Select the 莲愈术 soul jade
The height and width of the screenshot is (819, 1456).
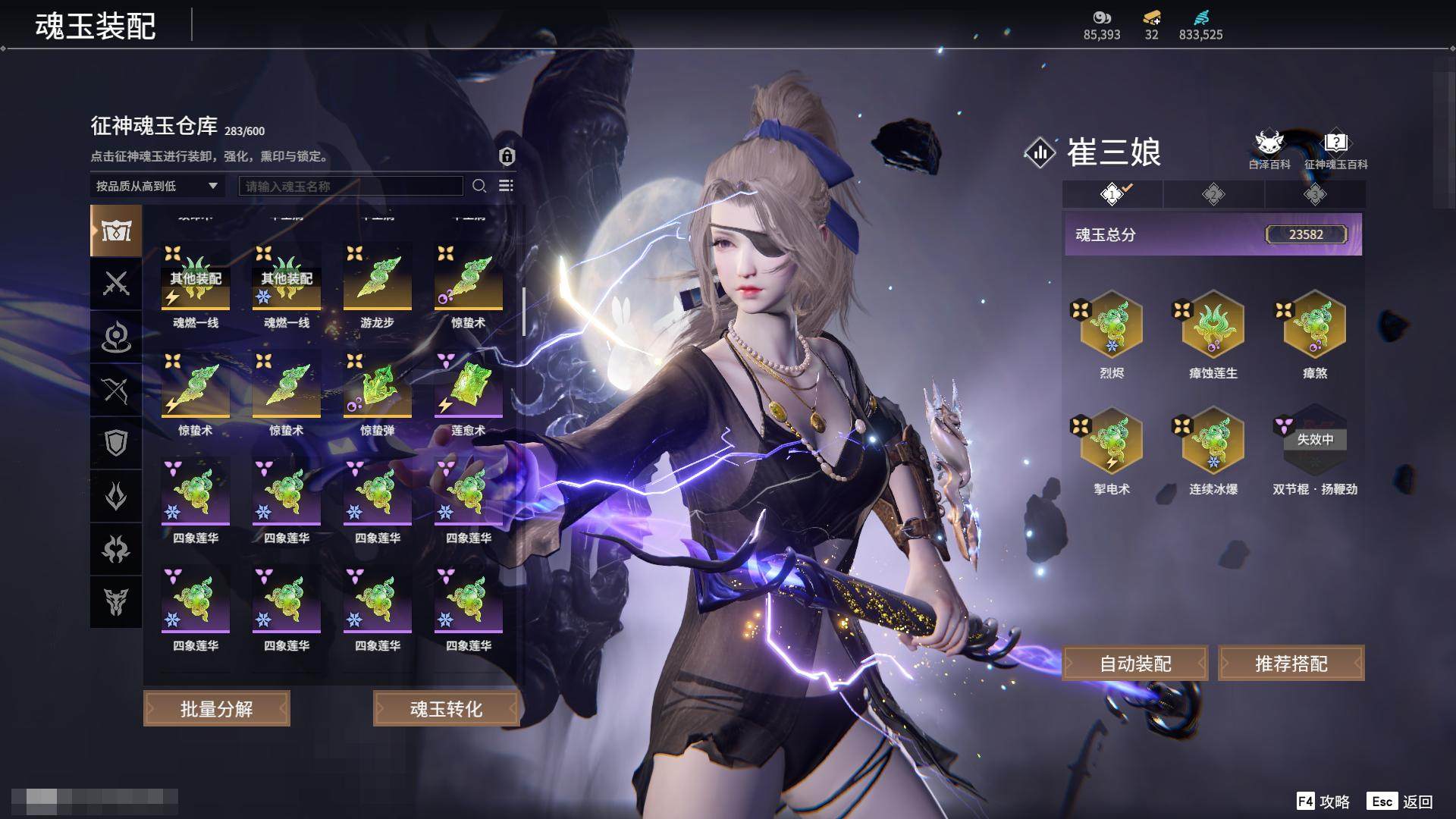468,387
